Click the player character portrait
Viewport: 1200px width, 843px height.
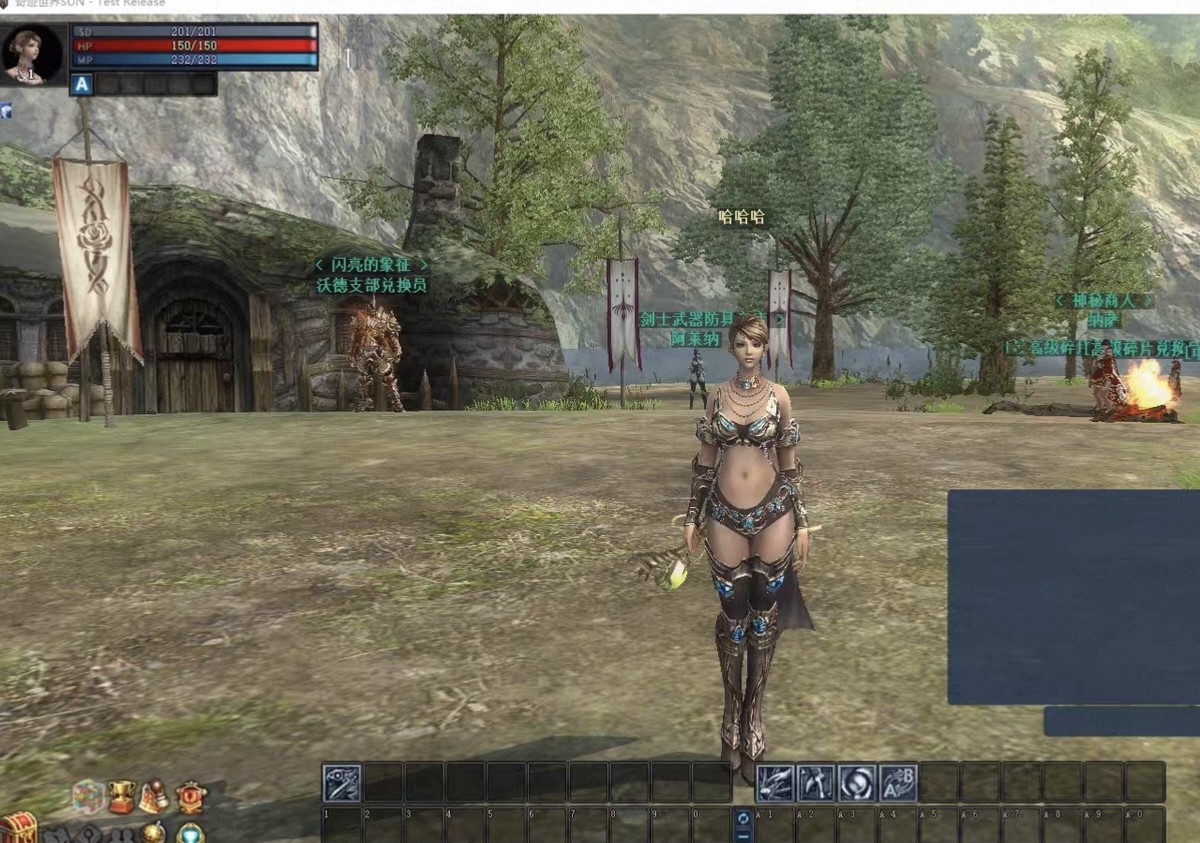(32, 54)
